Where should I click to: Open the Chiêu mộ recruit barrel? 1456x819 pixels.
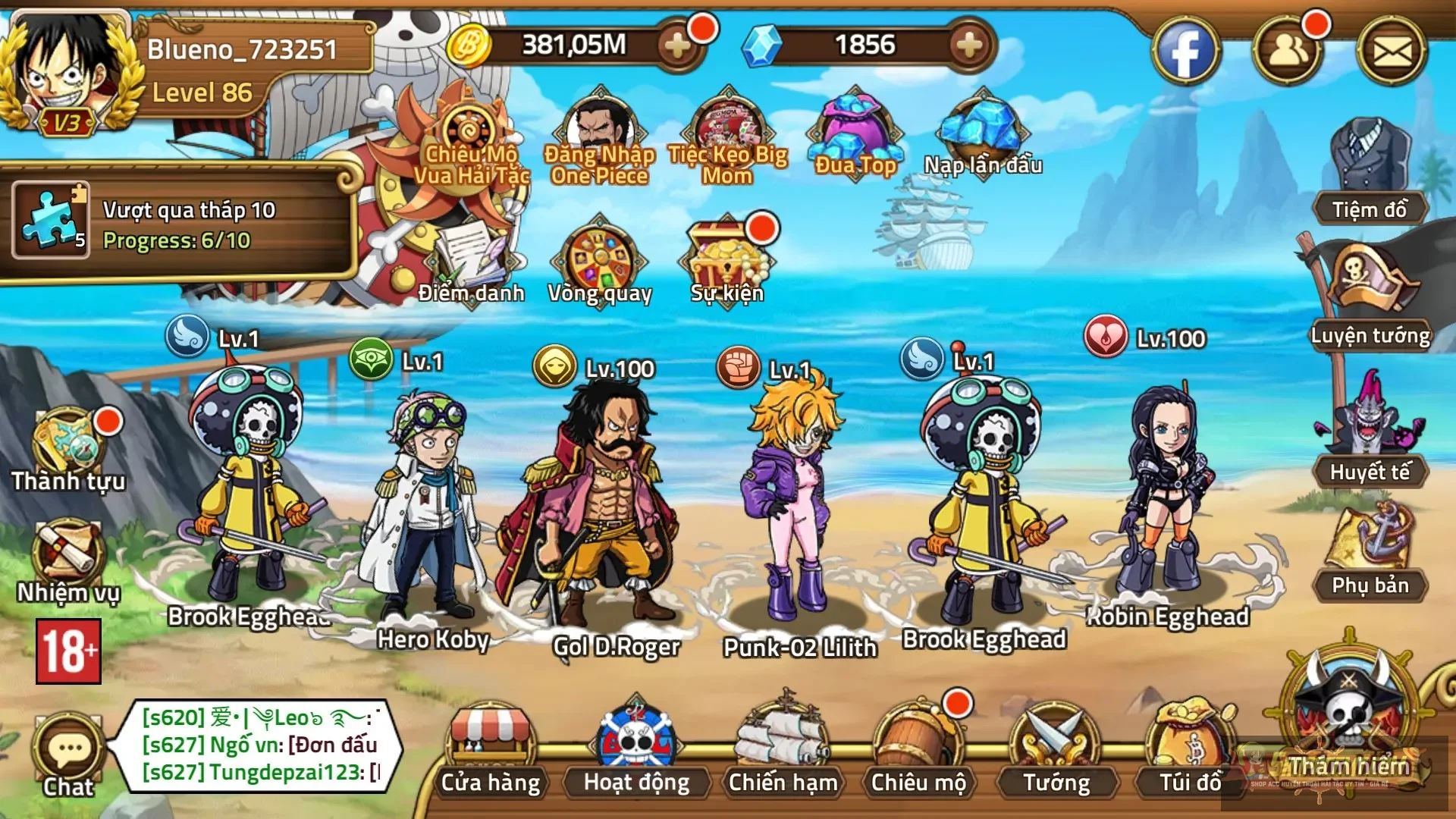click(x=918, y=751)
